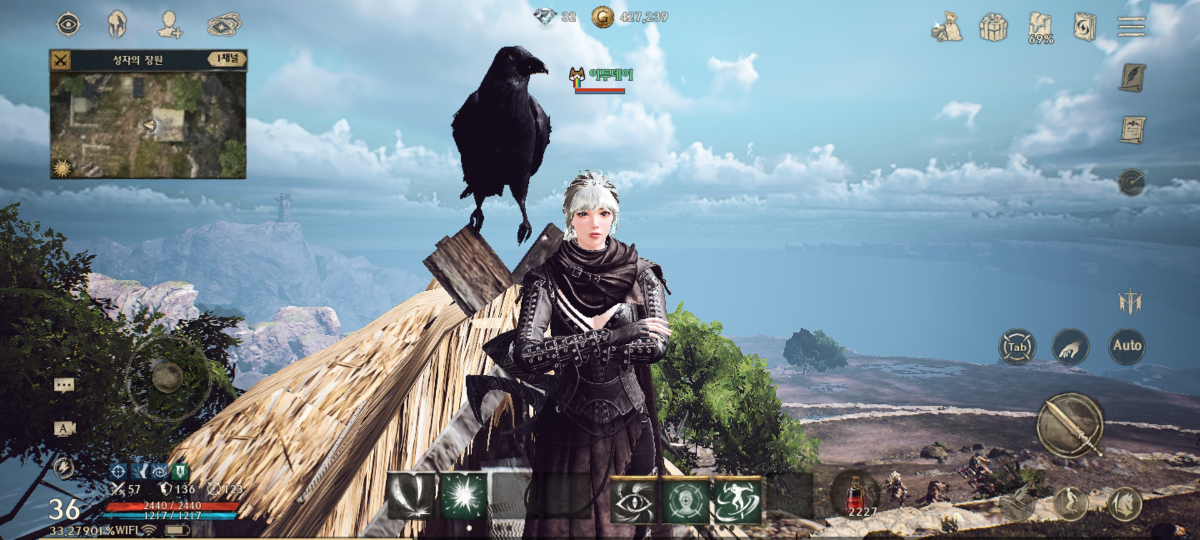Tap the Tab target-switch button
The image size is (1200, 540).
pos(1017,347)
